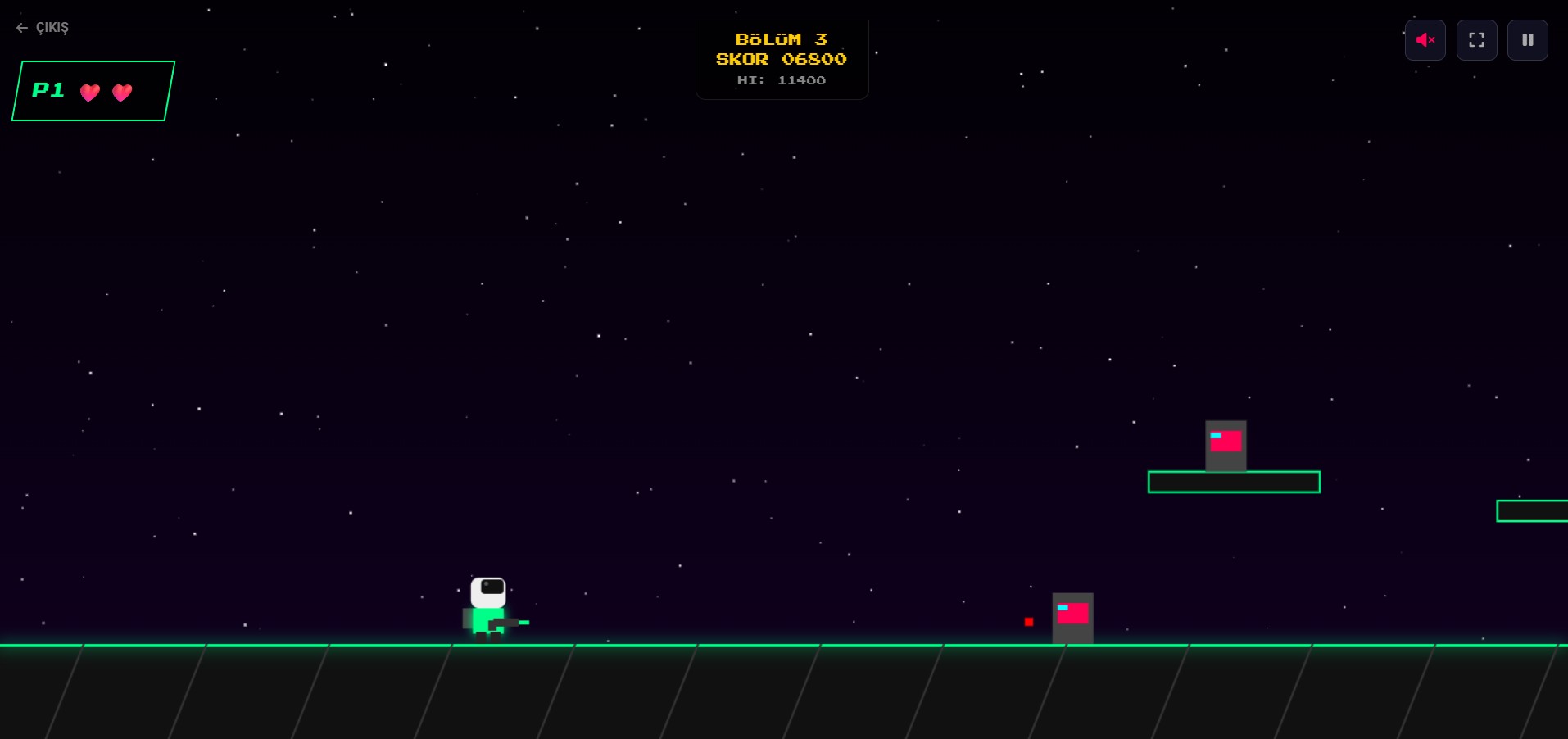Viewport: 1568px width, 739px height.
Task: Click the back arrow next to ÇIKIŞ
Action: tap(21, 27)
